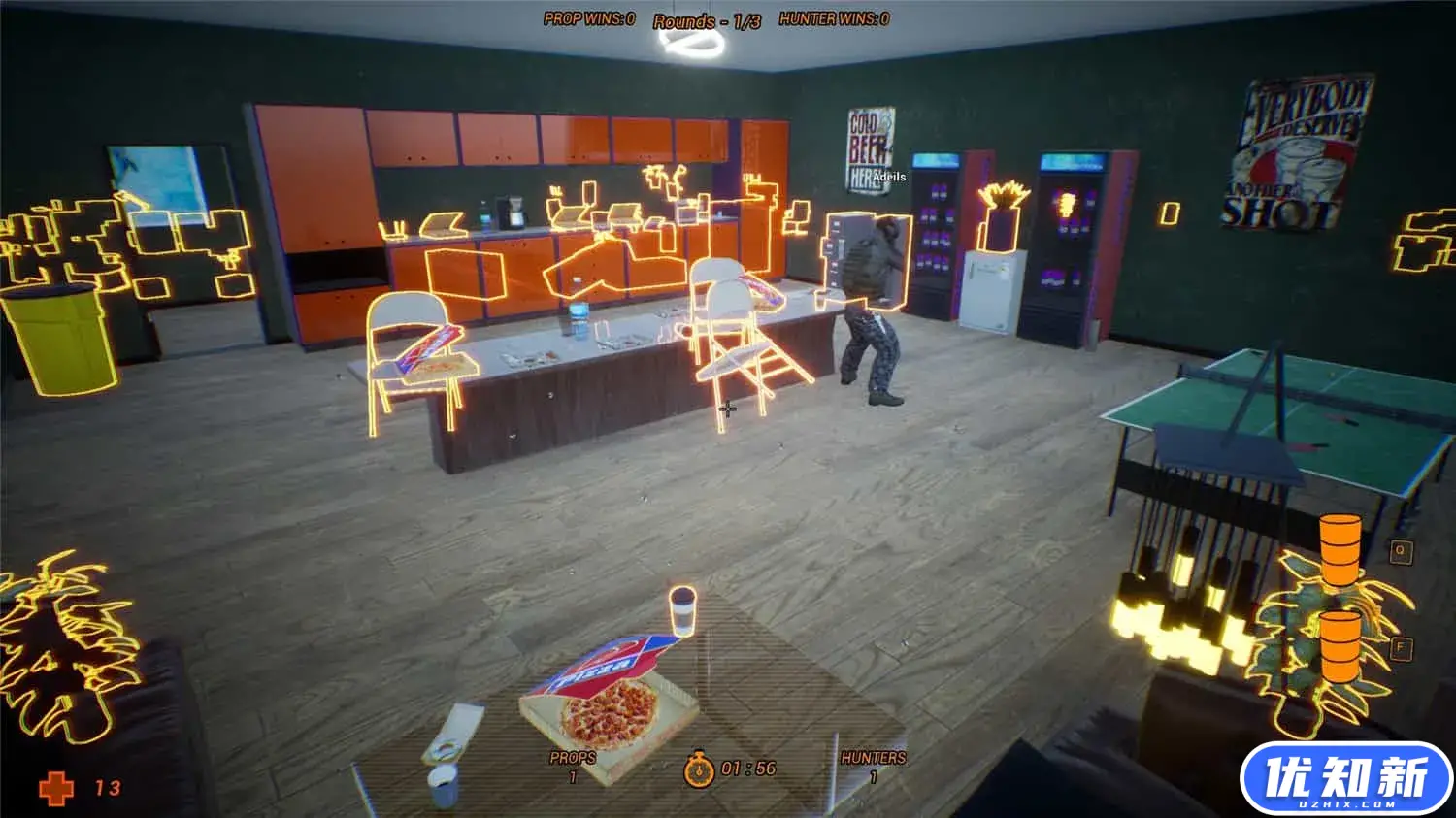1456x818 pixels.
Task: Click the crosshair at screen center
Action: click(x=728, y=409)
